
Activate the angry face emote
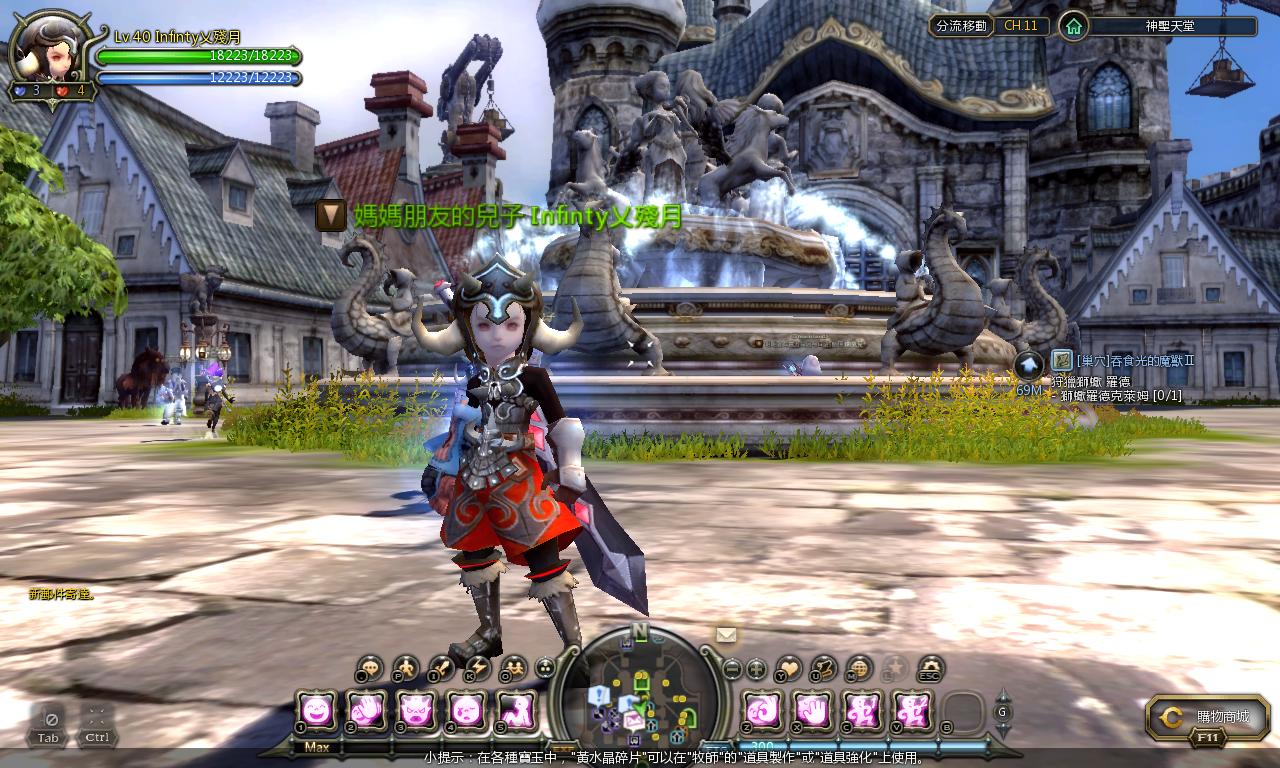coord(415,710)
